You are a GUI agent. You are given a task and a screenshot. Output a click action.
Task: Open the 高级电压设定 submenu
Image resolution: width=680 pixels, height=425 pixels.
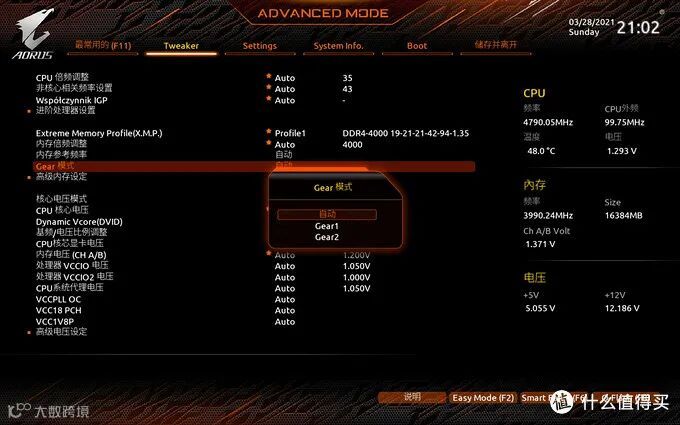click(62, 331)
